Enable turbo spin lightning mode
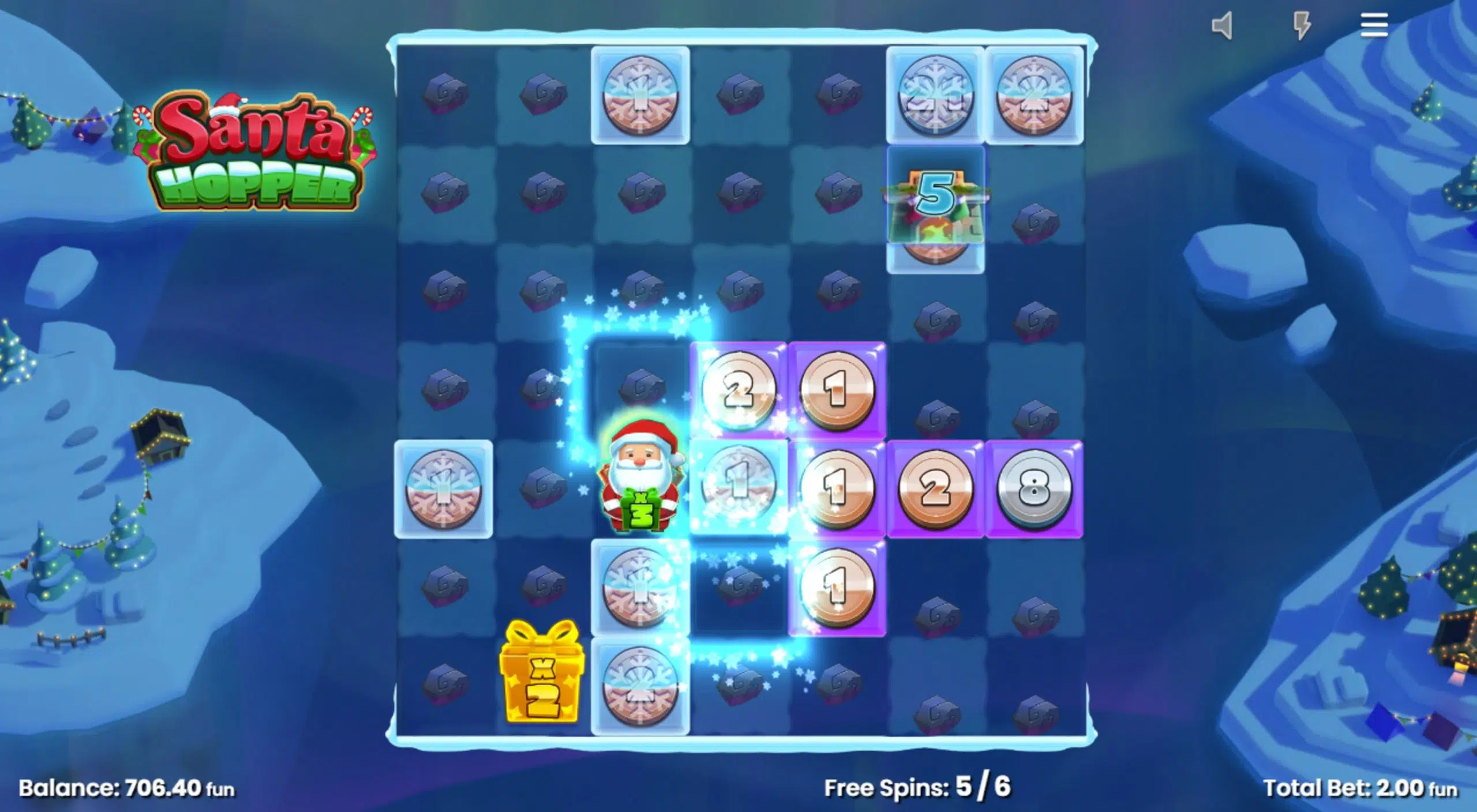The width and height of the screenshot is (1477, 812). (x=1302, y=25)
